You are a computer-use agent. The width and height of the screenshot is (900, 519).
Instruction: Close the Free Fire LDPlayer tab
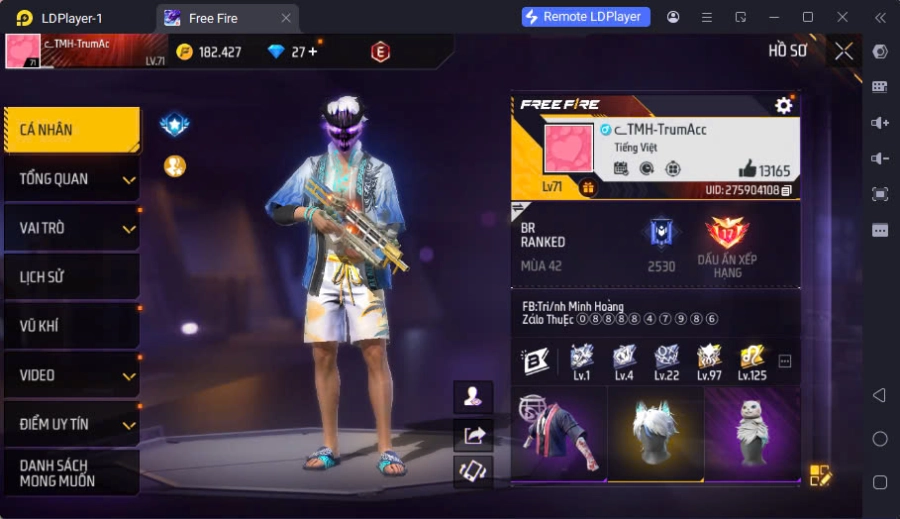286,18
